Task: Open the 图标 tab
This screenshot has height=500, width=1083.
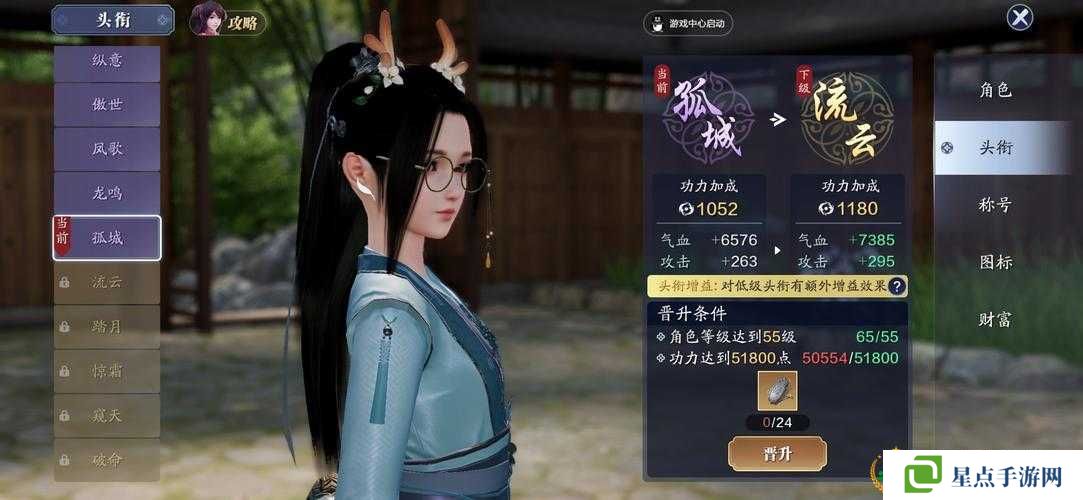Action: [x=995, y=262]
